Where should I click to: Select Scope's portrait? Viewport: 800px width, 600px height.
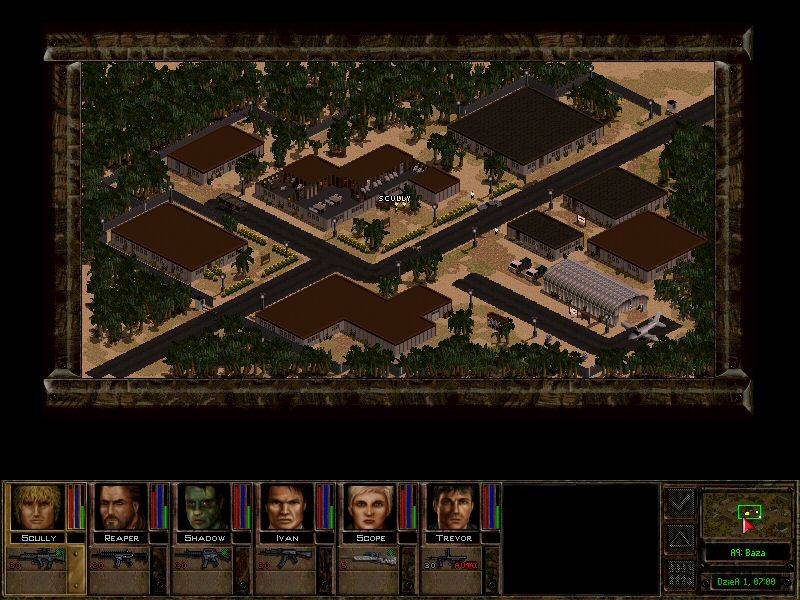(x=369, y=508)
